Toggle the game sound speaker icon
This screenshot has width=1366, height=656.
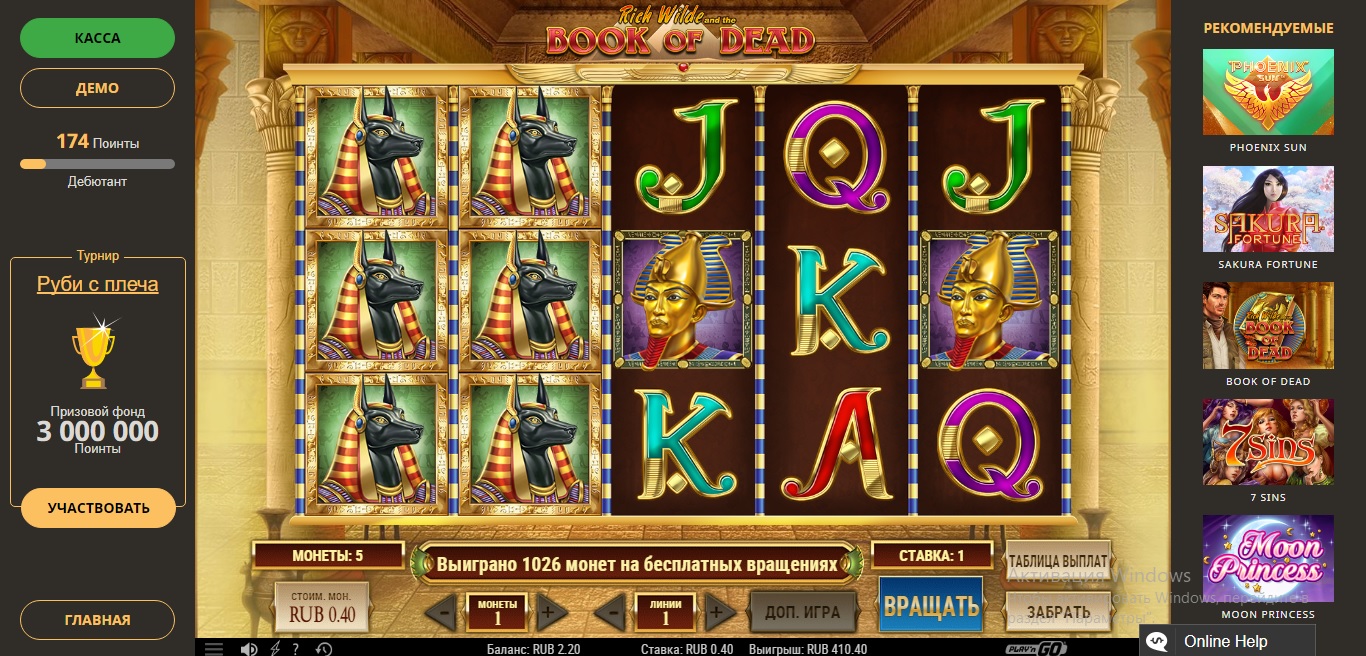[249, 649]
